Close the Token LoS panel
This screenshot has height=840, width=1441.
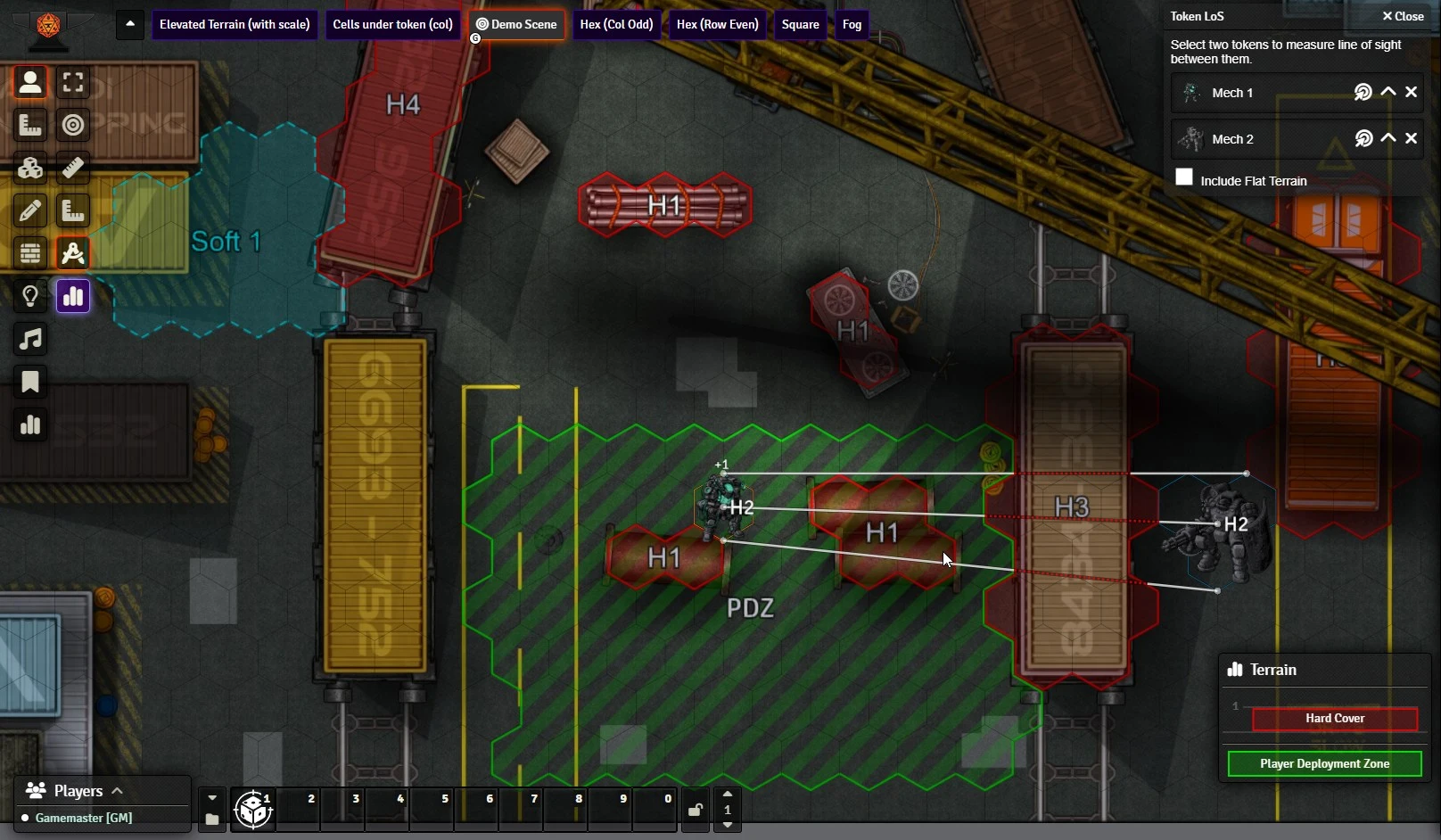[x=1403, y=16]
